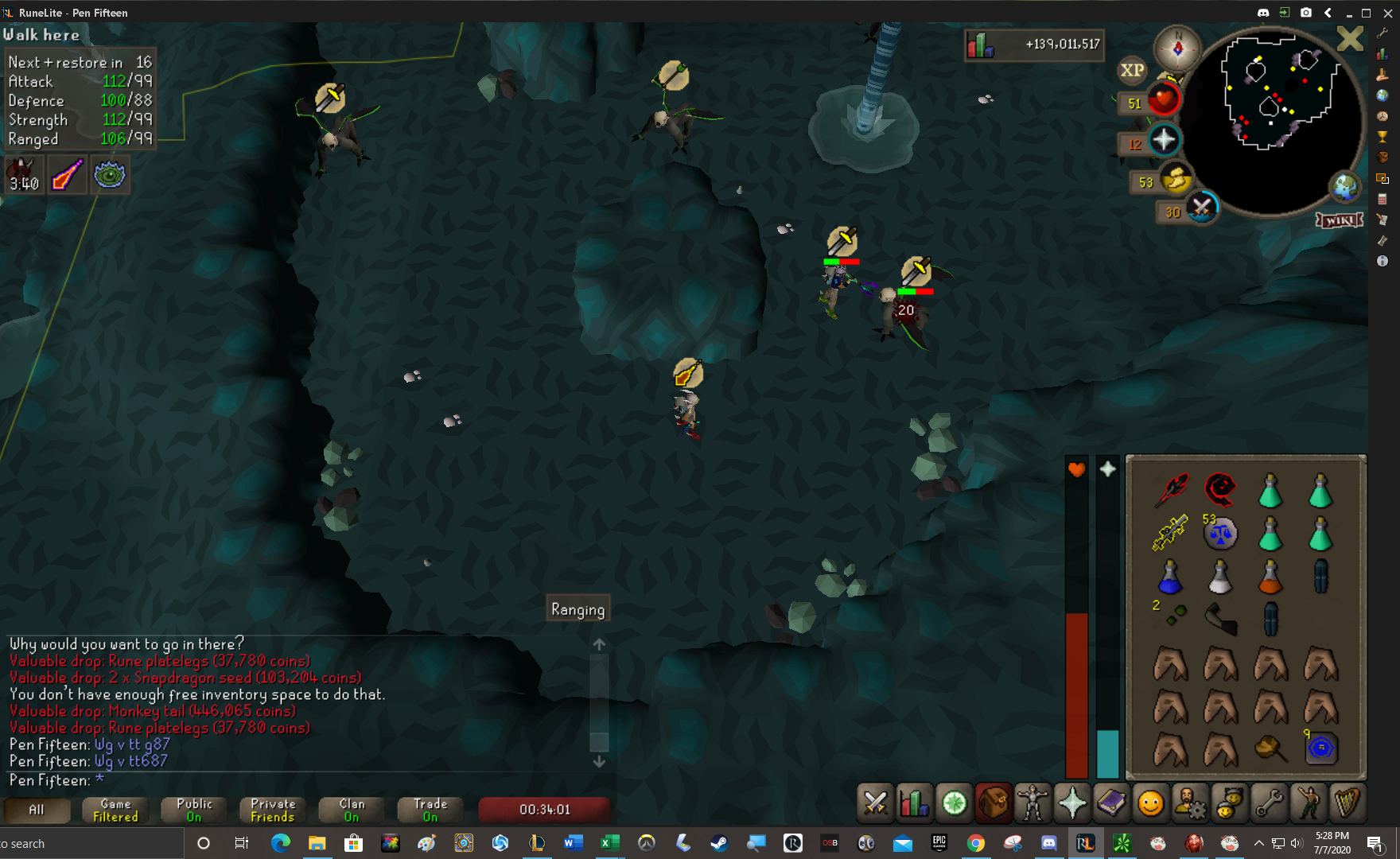Image resolution: width=1400 pixels, height=859 pixels.
Task: Select the Public chat filter button
Action: [x=194, y=810]
